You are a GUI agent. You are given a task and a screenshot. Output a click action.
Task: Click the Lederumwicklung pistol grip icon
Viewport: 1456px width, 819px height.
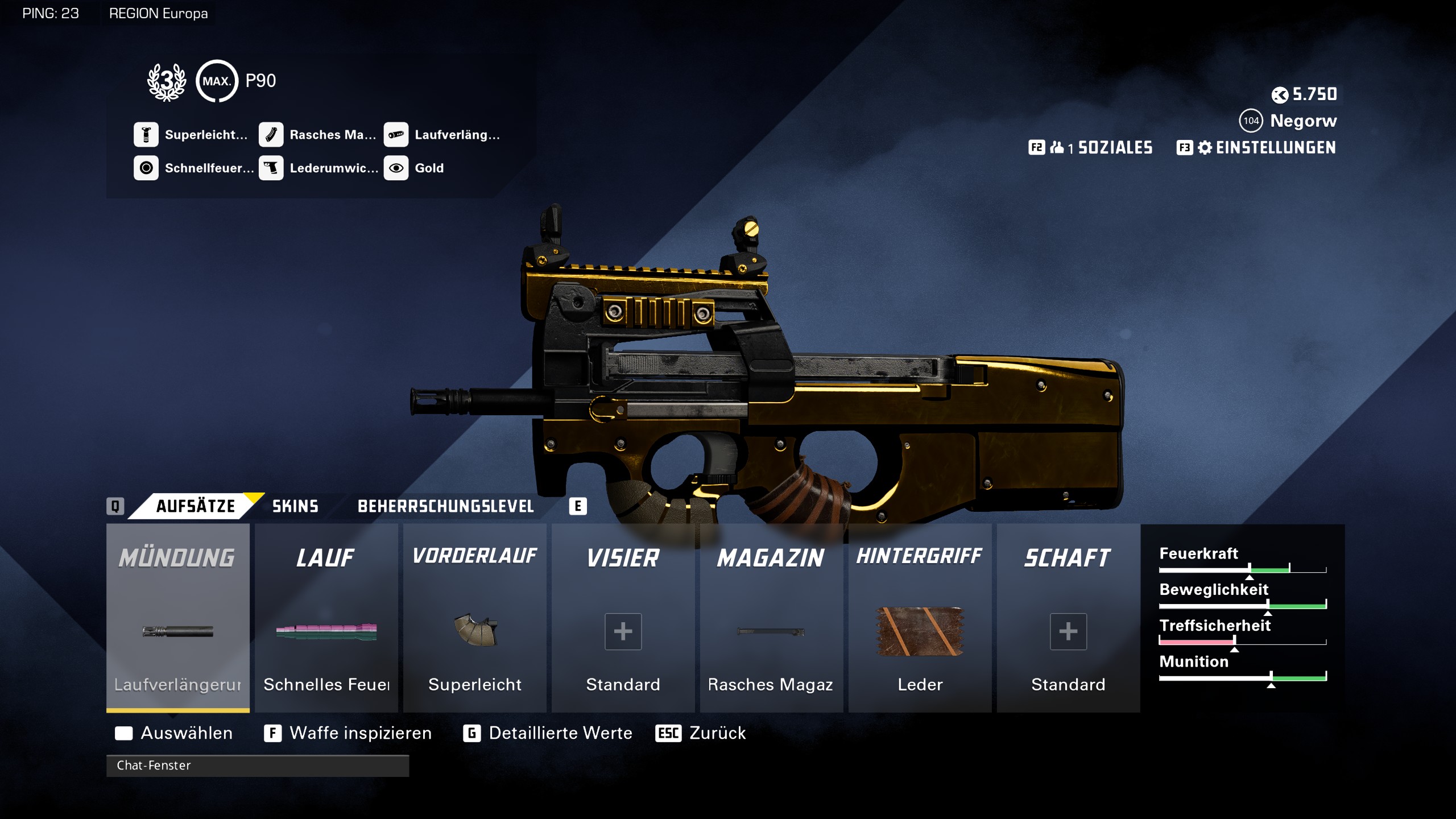pyautogui.click(x=272, y=168)
